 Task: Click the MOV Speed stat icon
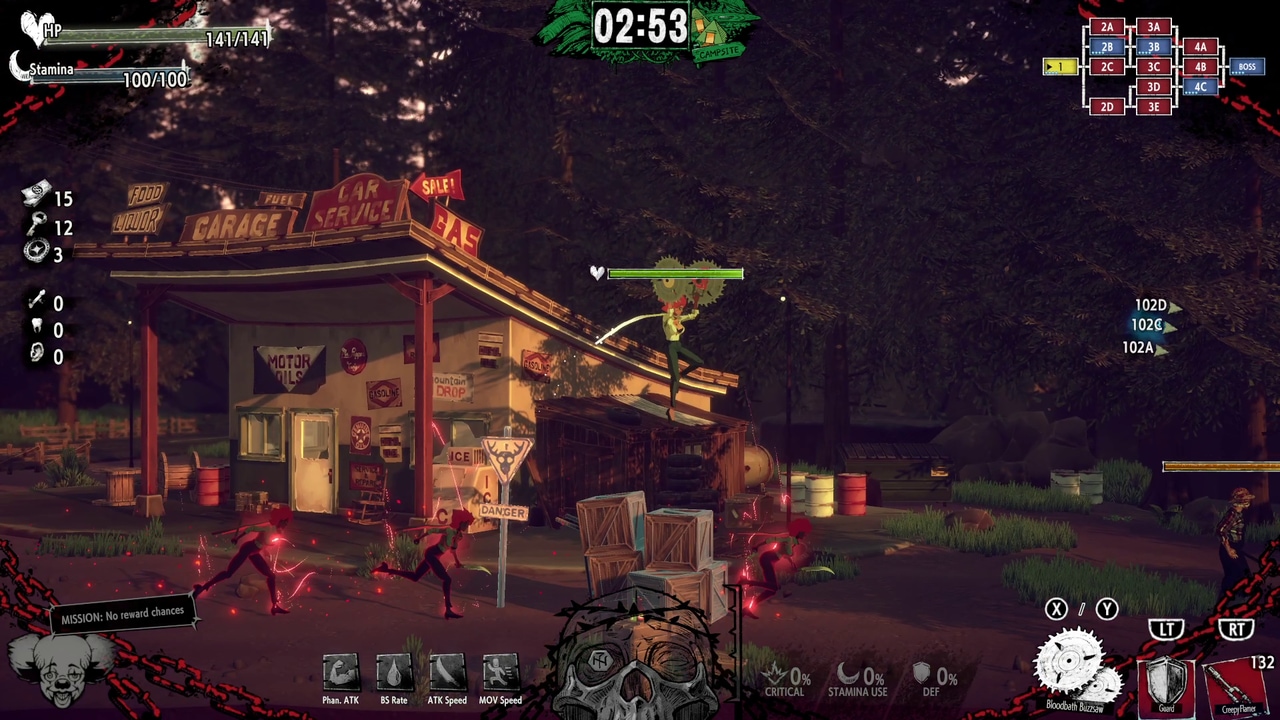(499, 670)
